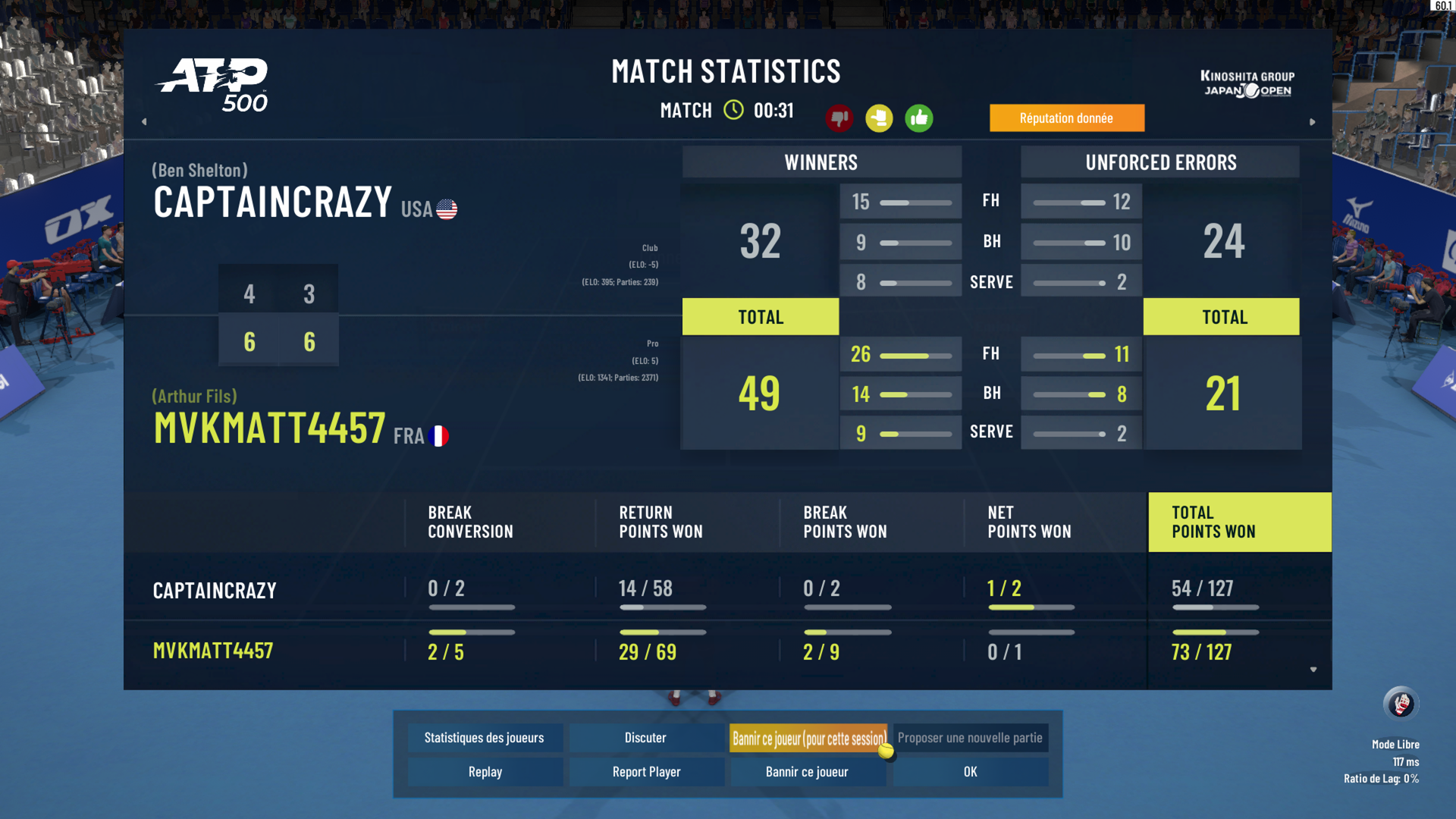This screenshot has width=1456, height=819.
Task: Expand stats with the down arrow
Action: (1313, 670)
